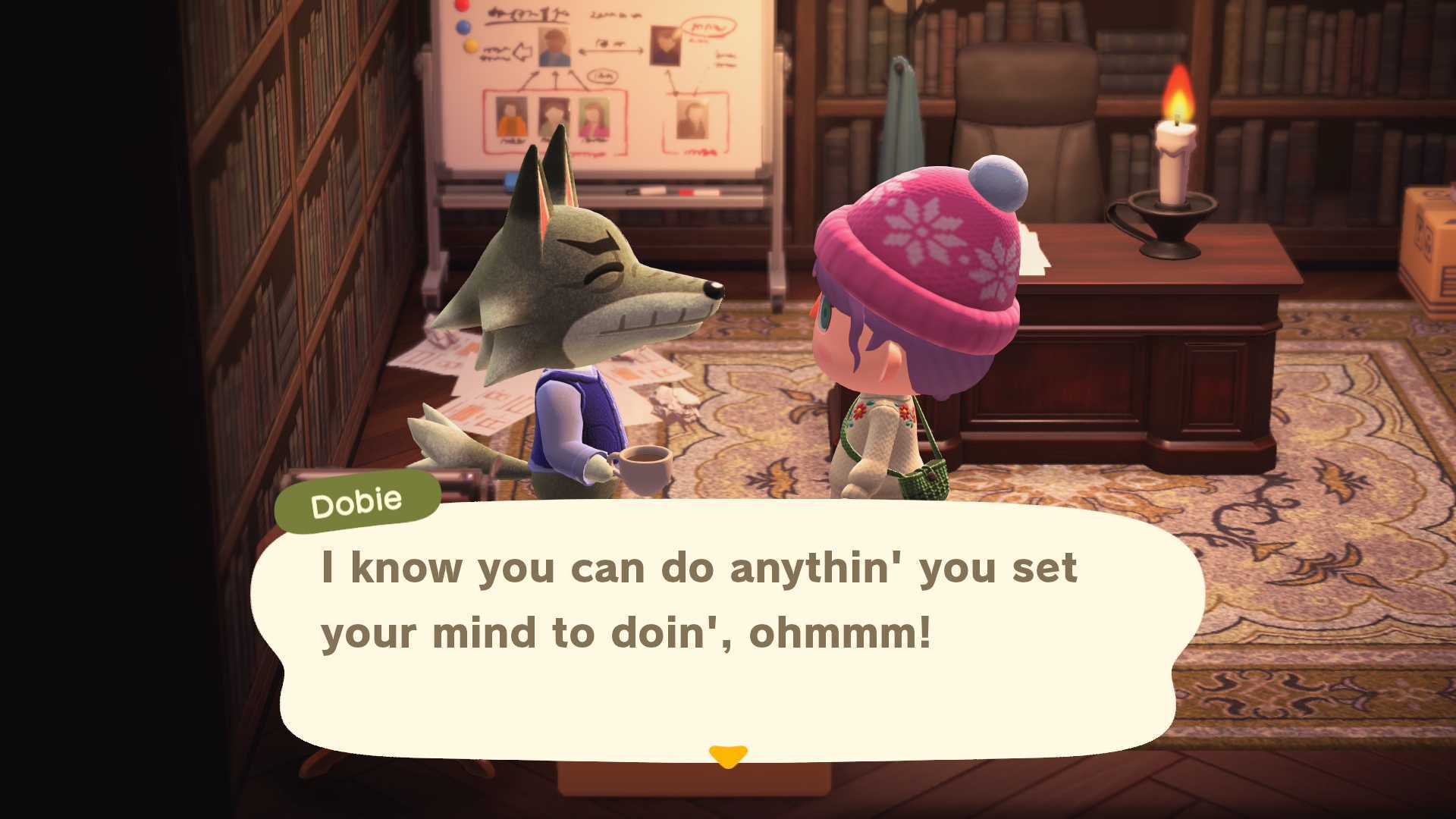Click the coffee cup Dobie is holding

tap(648, 468)
